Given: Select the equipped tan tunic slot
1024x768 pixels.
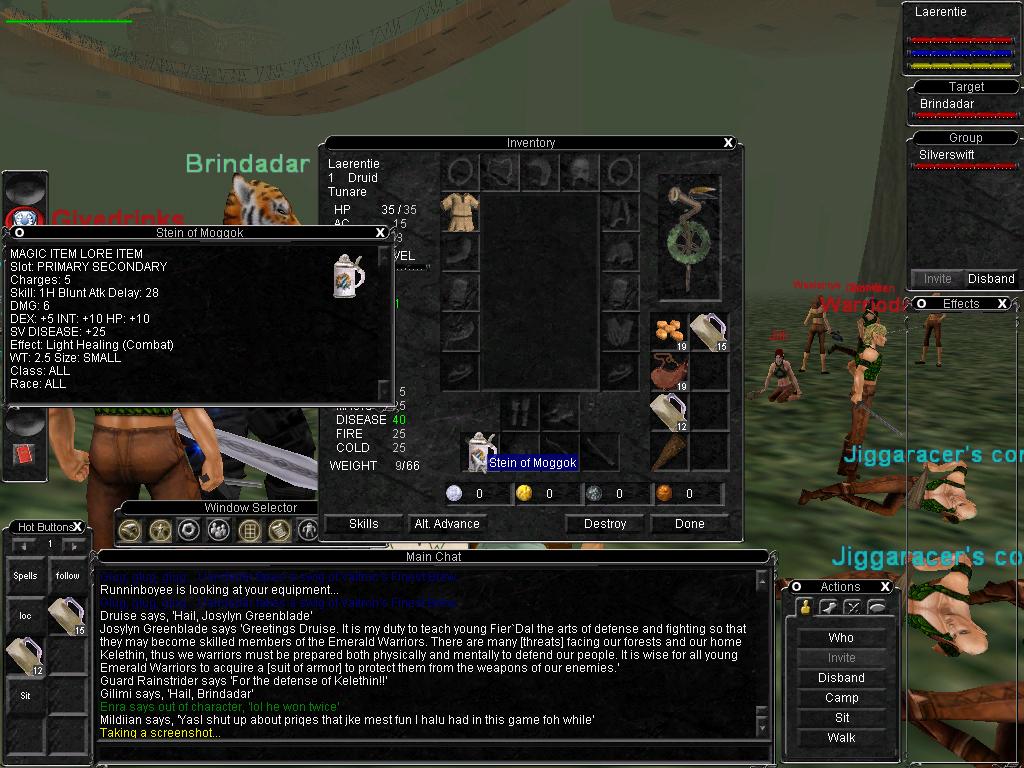Looking at the screenshot, I should click(x=460, y=212).
